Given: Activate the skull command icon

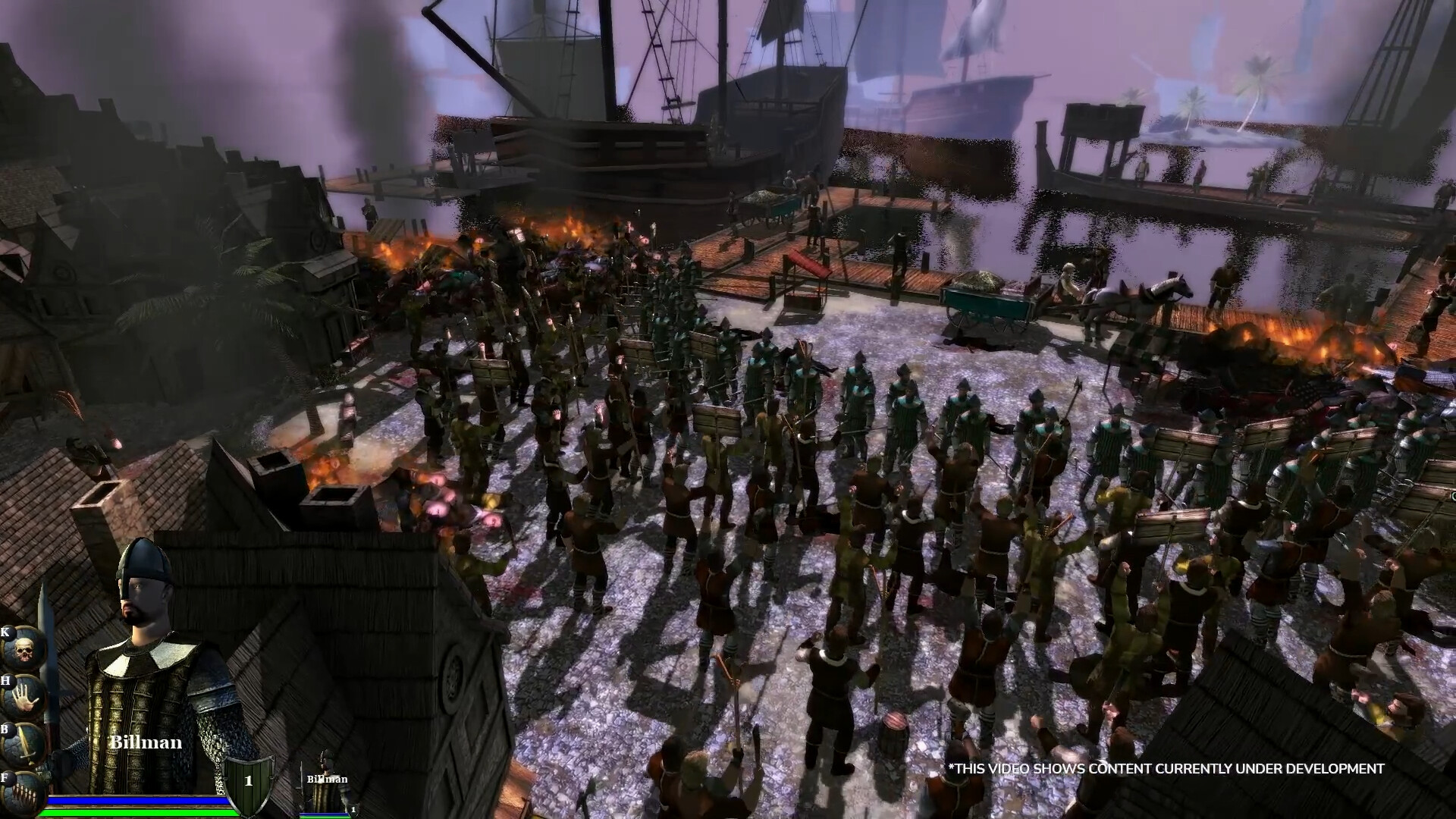Looking at the screenshot, I should pos(23,650).
